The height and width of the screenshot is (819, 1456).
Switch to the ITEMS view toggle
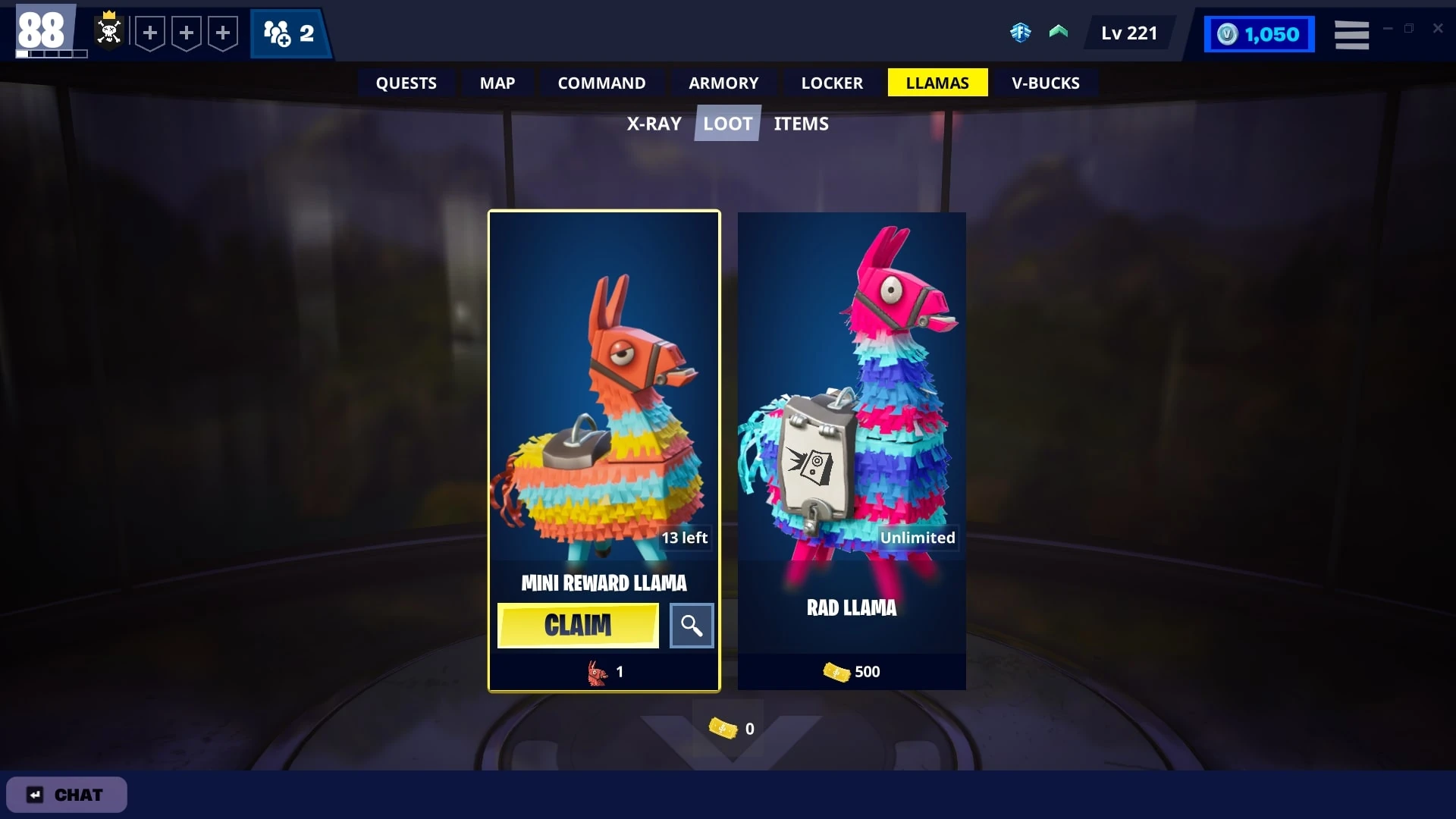(801, 123)
